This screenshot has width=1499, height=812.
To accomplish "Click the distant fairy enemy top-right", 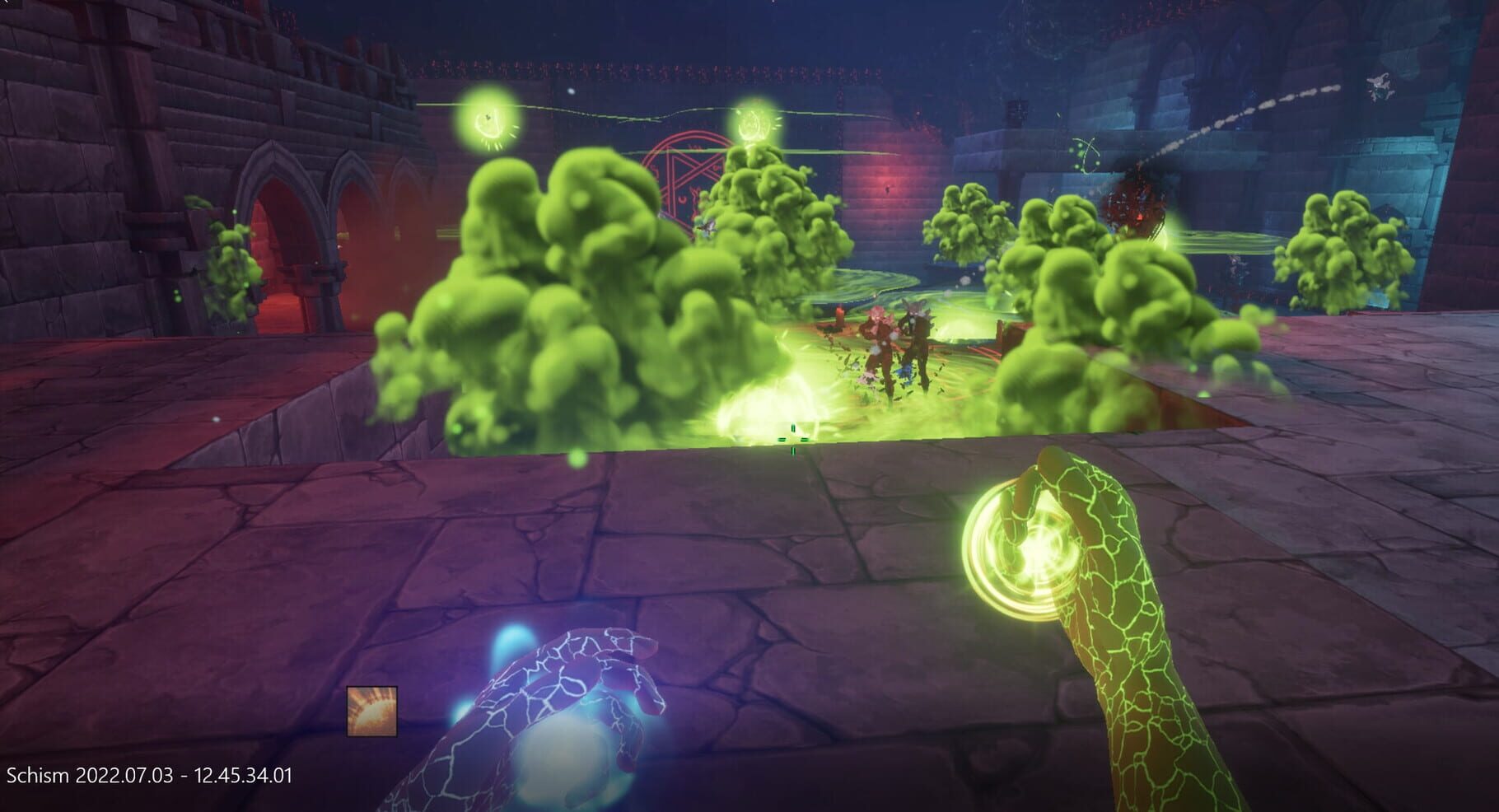I will coord(1380,87).
